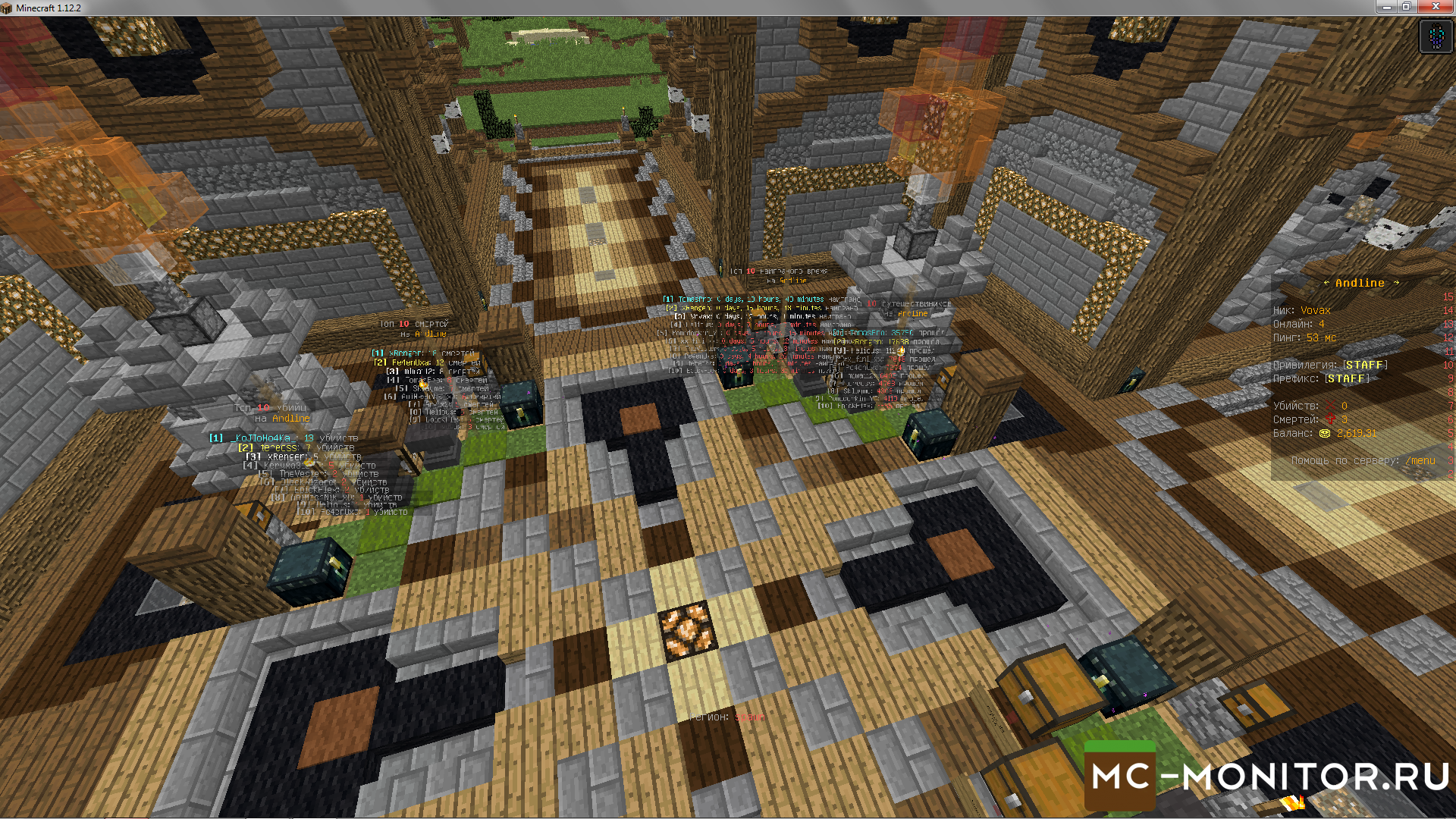Image resolution: width=1456 pixels, height=819 pixels.
Task: Close the Minecraft 1.12.2 window
Action: click(x=1435, y=7)
